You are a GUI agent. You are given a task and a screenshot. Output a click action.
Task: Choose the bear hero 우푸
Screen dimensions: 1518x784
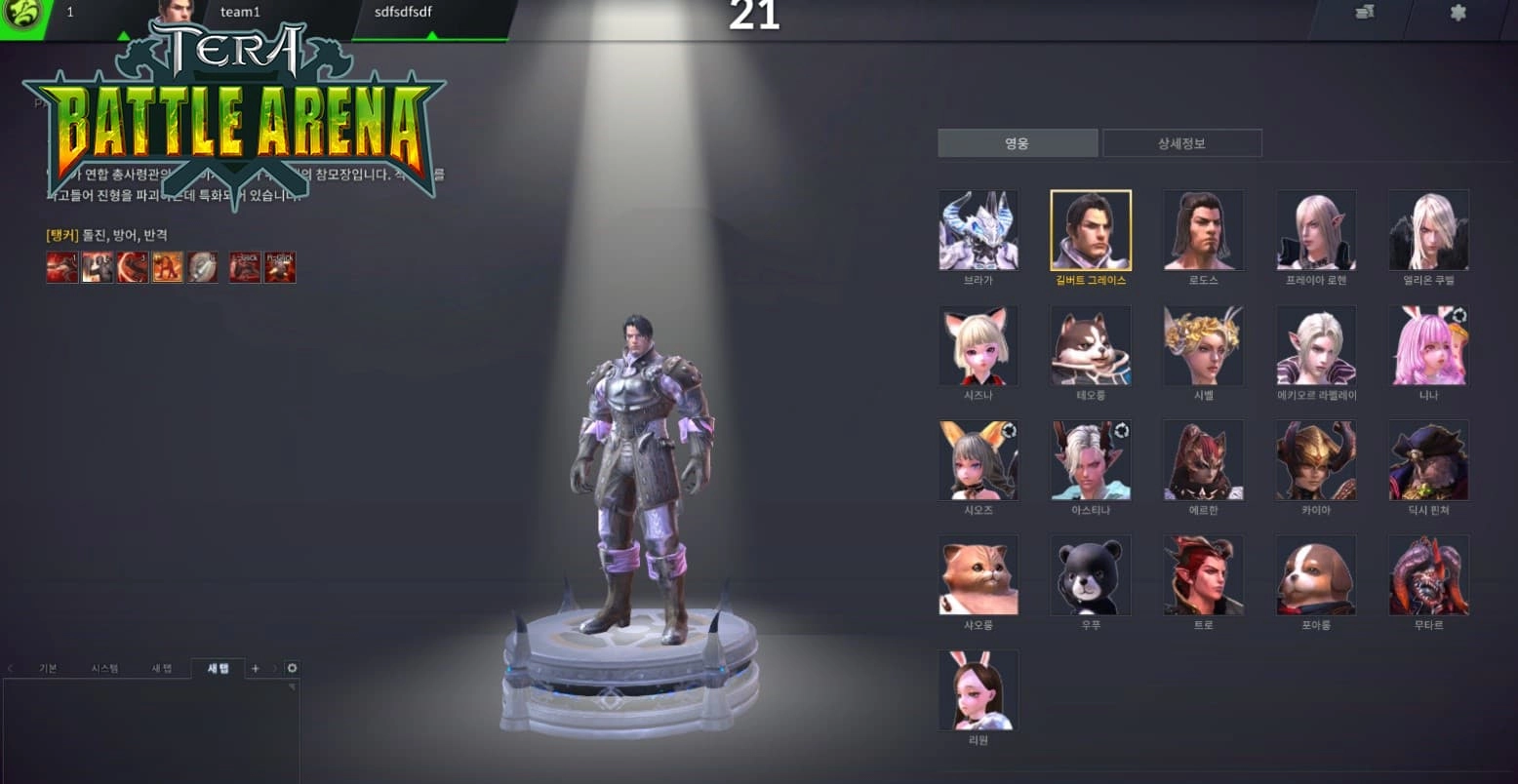[x=1091, y=574]
